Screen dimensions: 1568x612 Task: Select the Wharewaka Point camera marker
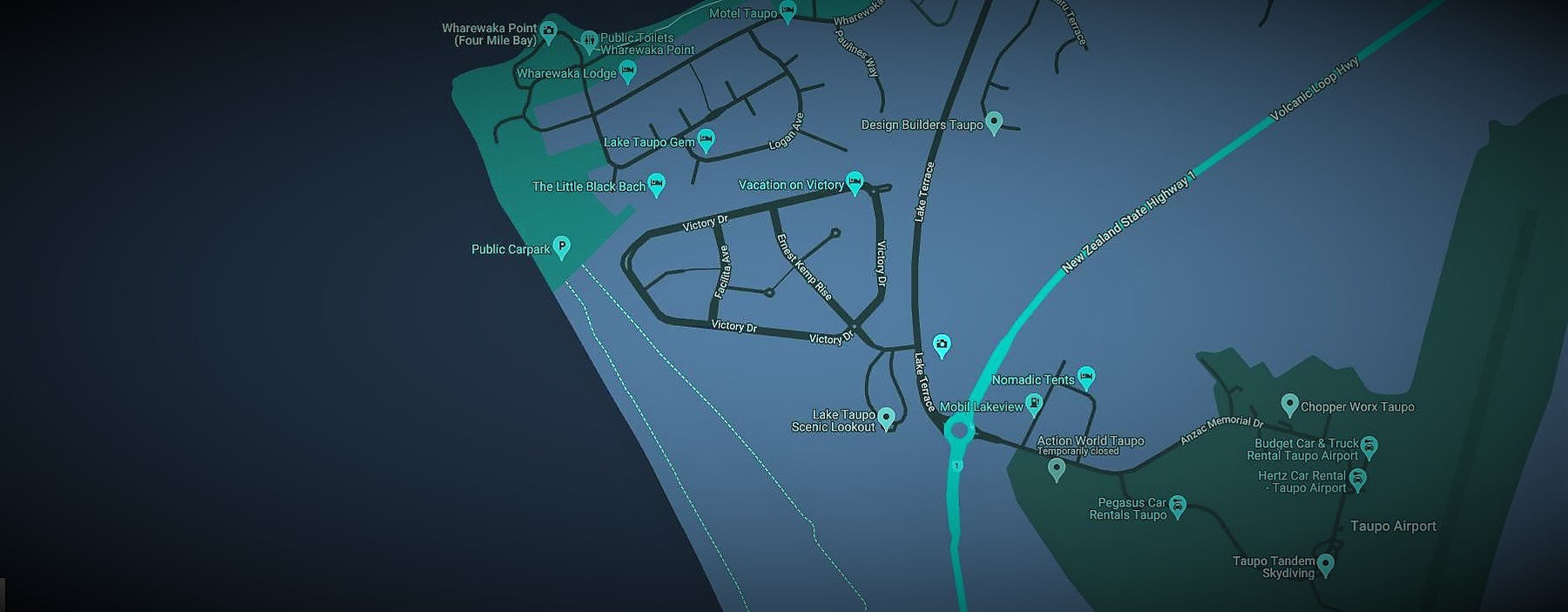(x=549, y=31)
